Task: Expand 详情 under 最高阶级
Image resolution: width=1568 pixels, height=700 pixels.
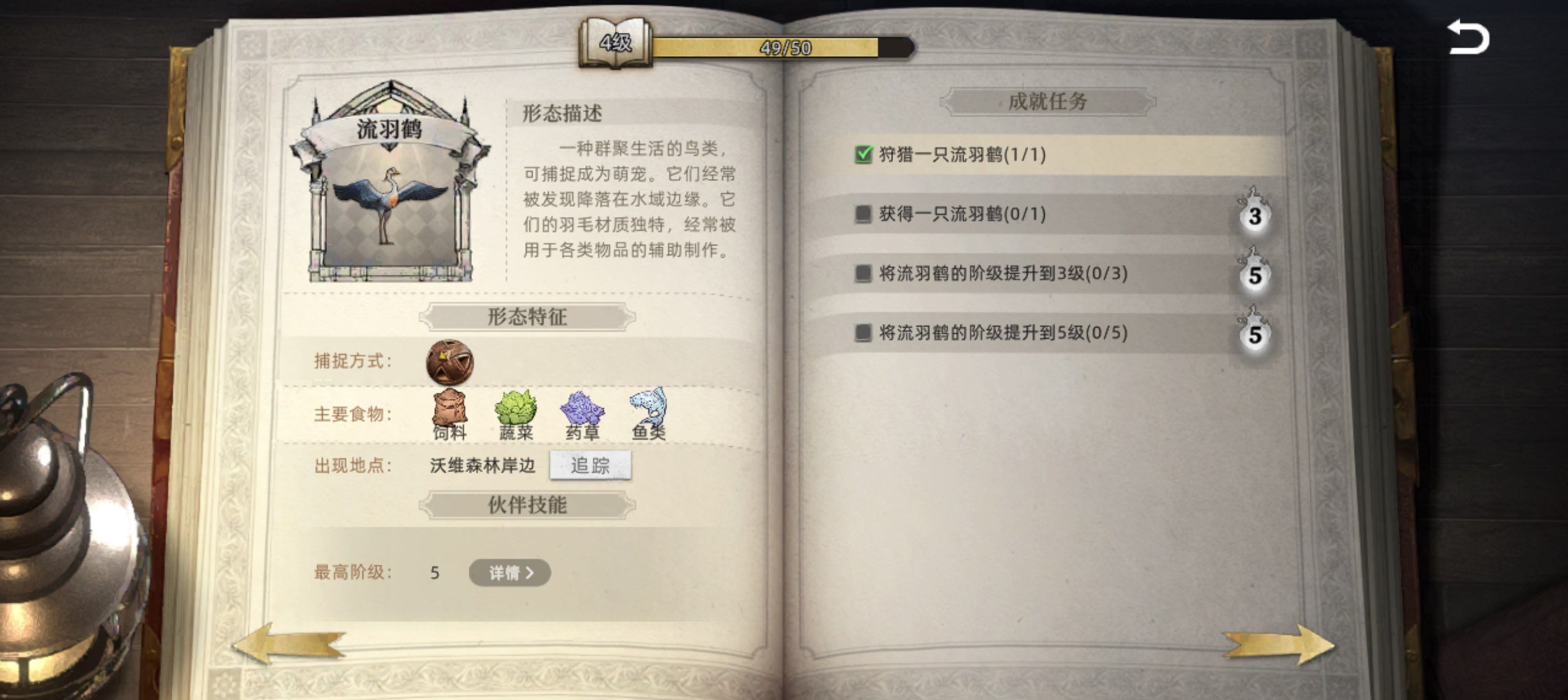Action: click(x=509, y=573)
